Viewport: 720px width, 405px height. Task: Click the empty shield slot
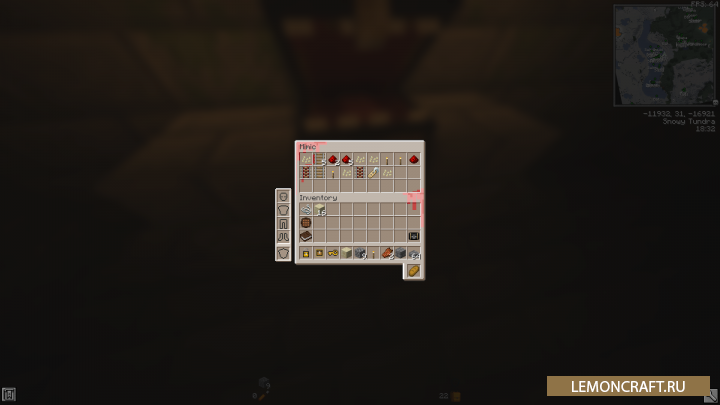[283, 253]
